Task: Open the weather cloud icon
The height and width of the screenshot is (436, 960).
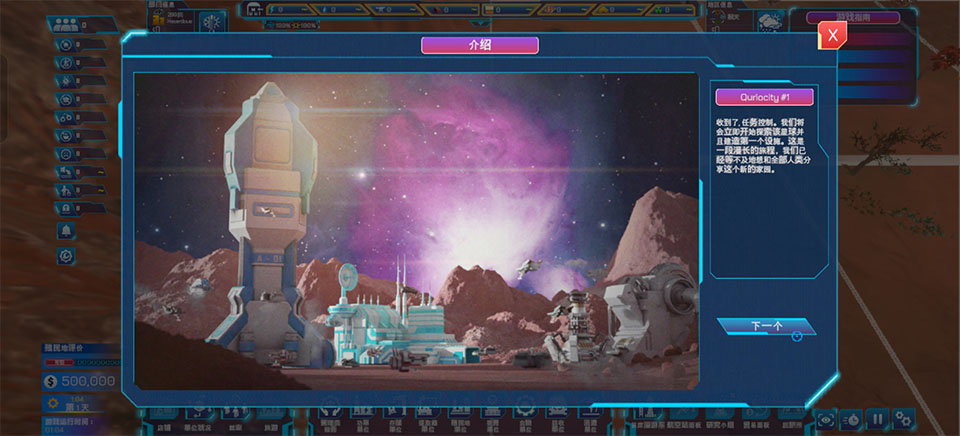Action: click(x=771, y=21)
